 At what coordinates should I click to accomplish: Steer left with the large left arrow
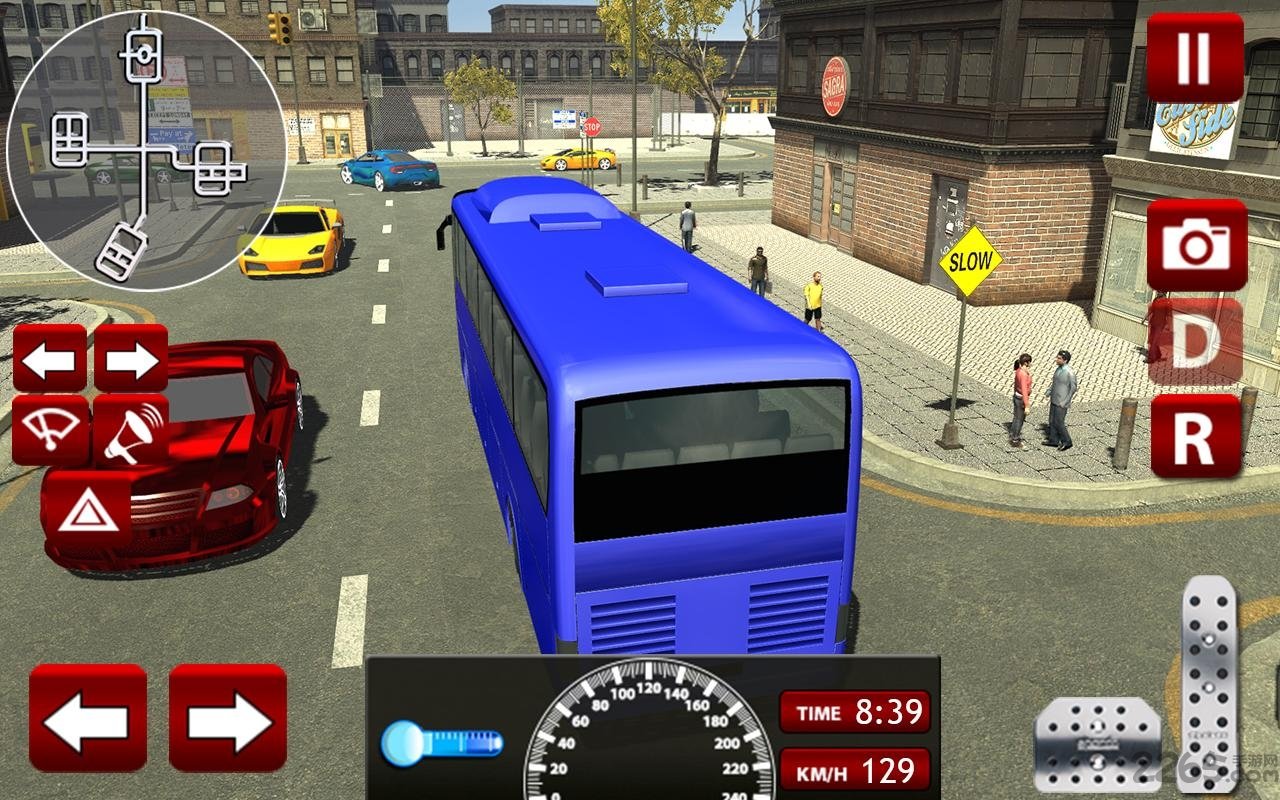click(x=88, y=717)
